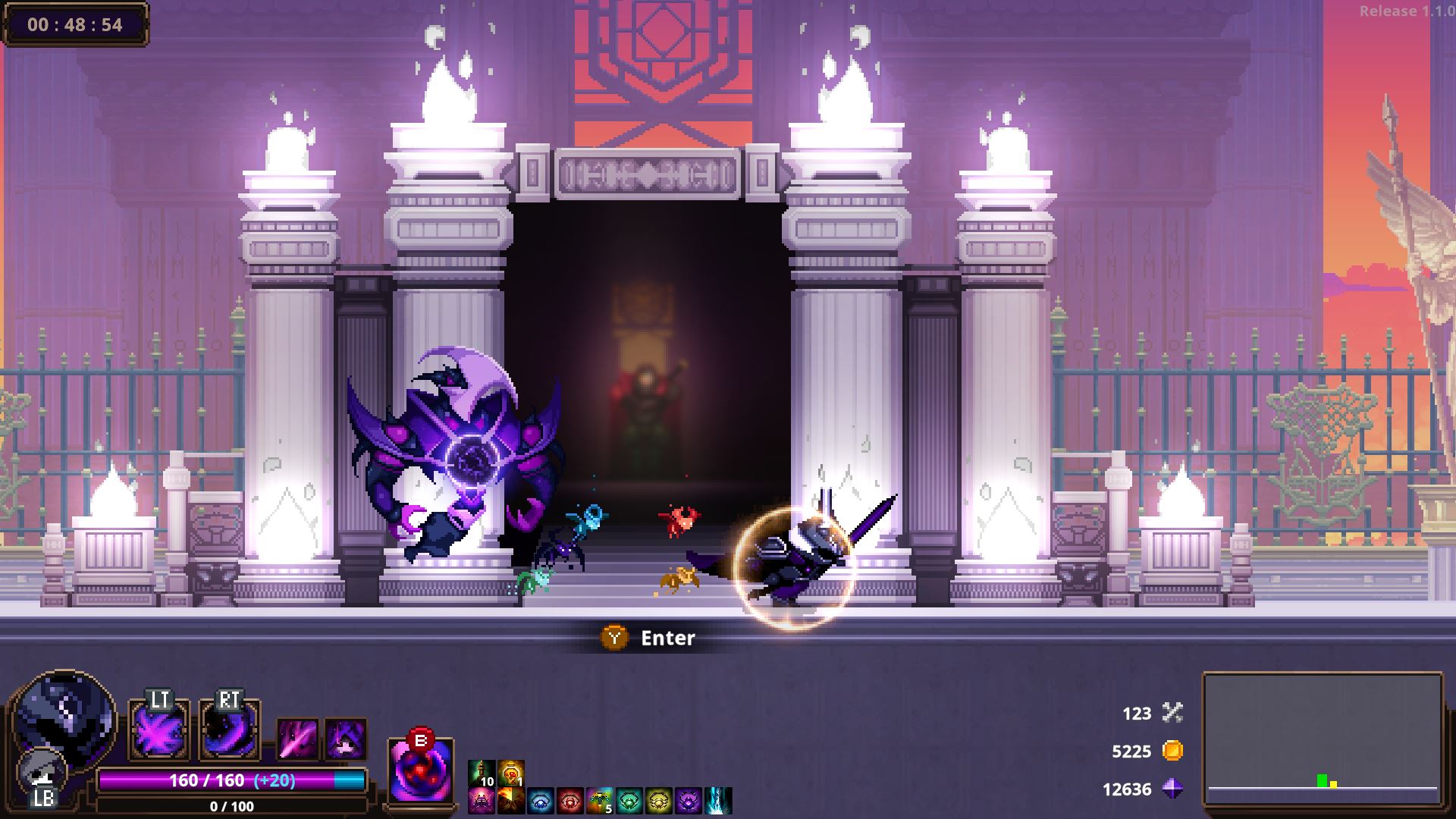Click the blue eye inscription icon
The image size is (1456, 819).
coord(539,800)
